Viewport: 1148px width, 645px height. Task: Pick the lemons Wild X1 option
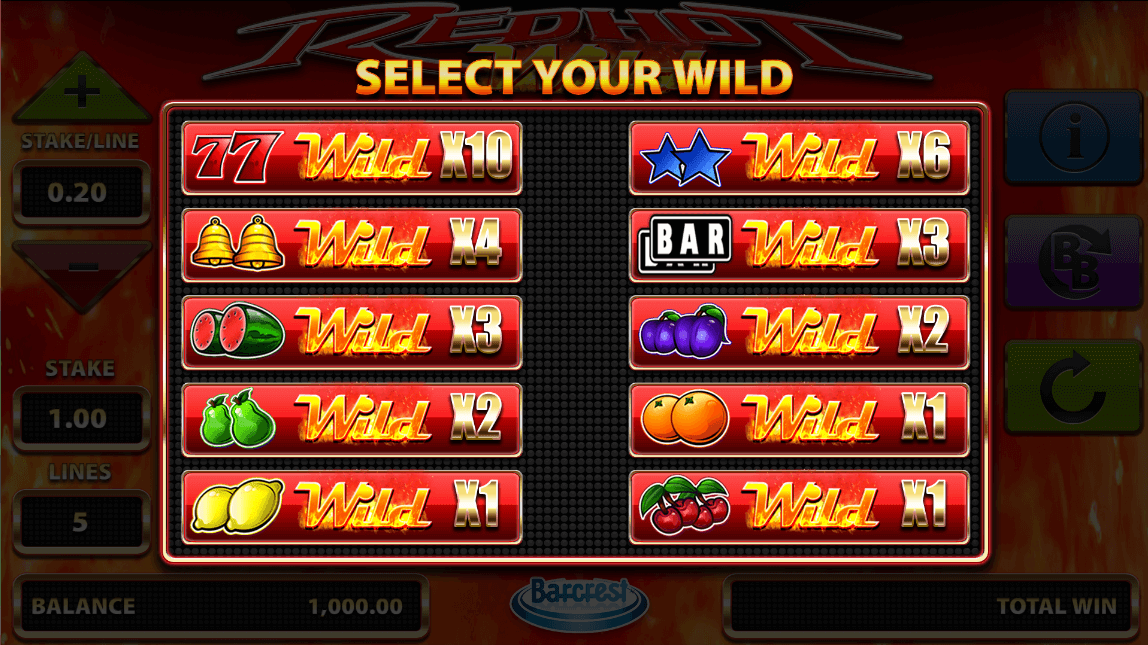(351, 505)
